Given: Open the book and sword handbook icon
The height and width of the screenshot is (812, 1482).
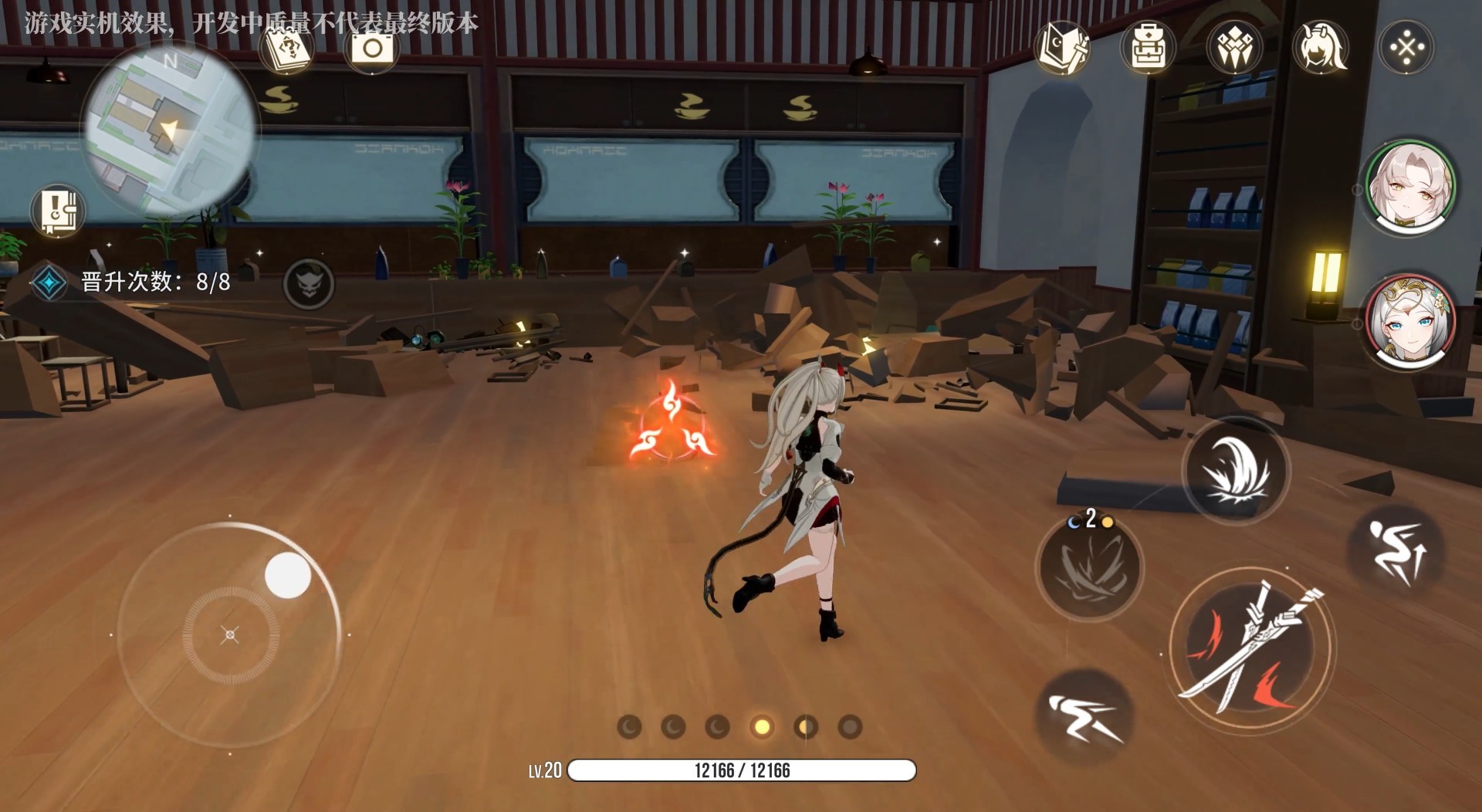Looking at the screenshot, I should tap(1063, 48).
